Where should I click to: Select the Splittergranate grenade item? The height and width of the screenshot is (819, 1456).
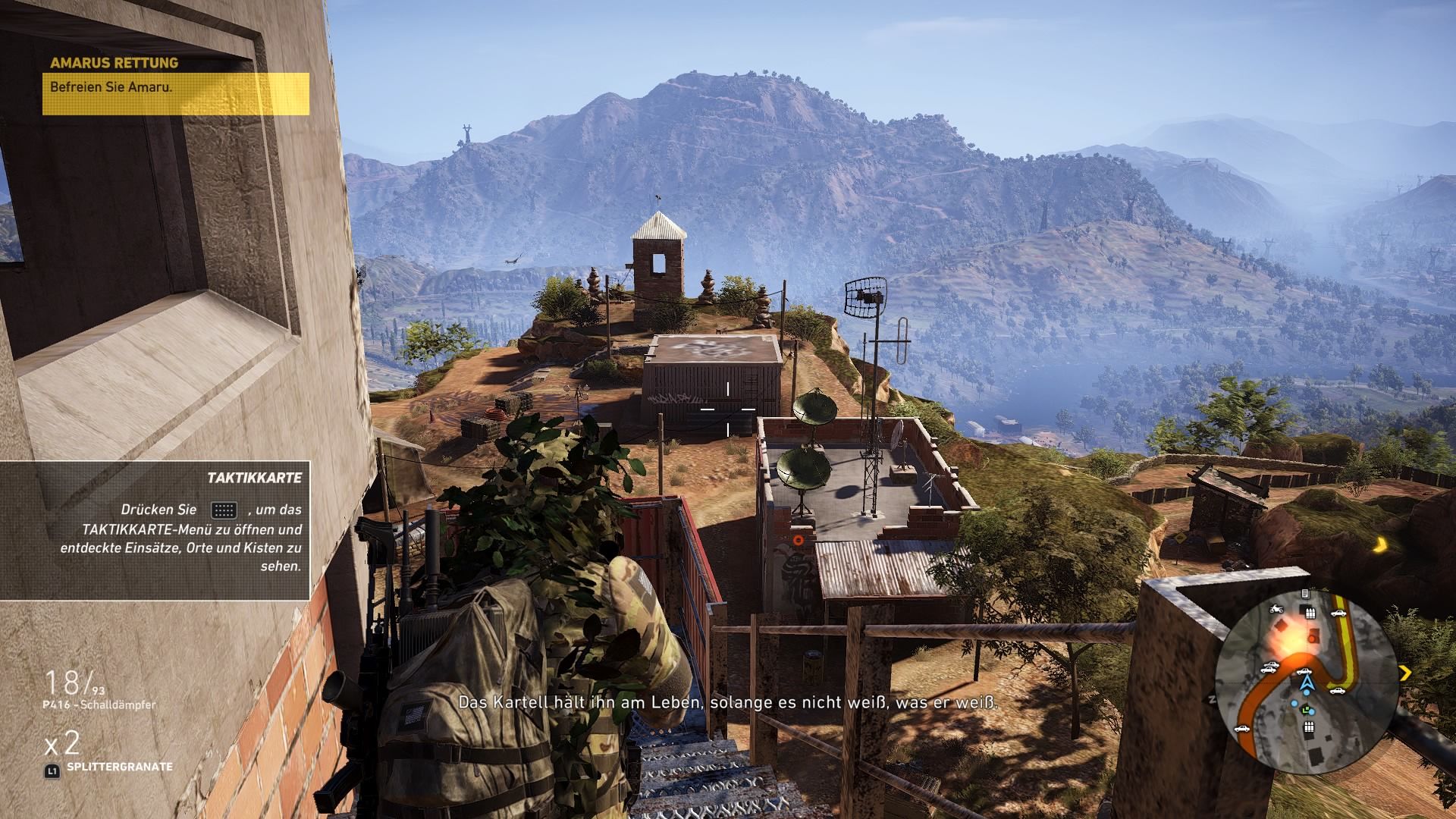pos(118,767)
